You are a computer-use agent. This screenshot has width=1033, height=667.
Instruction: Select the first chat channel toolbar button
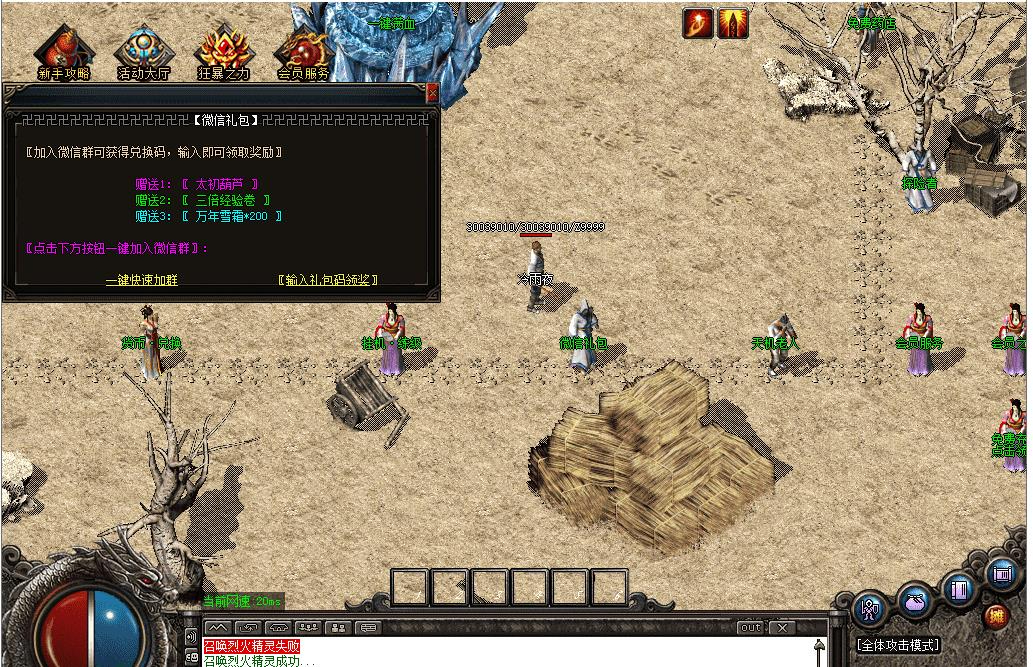[x=218, y=628]
